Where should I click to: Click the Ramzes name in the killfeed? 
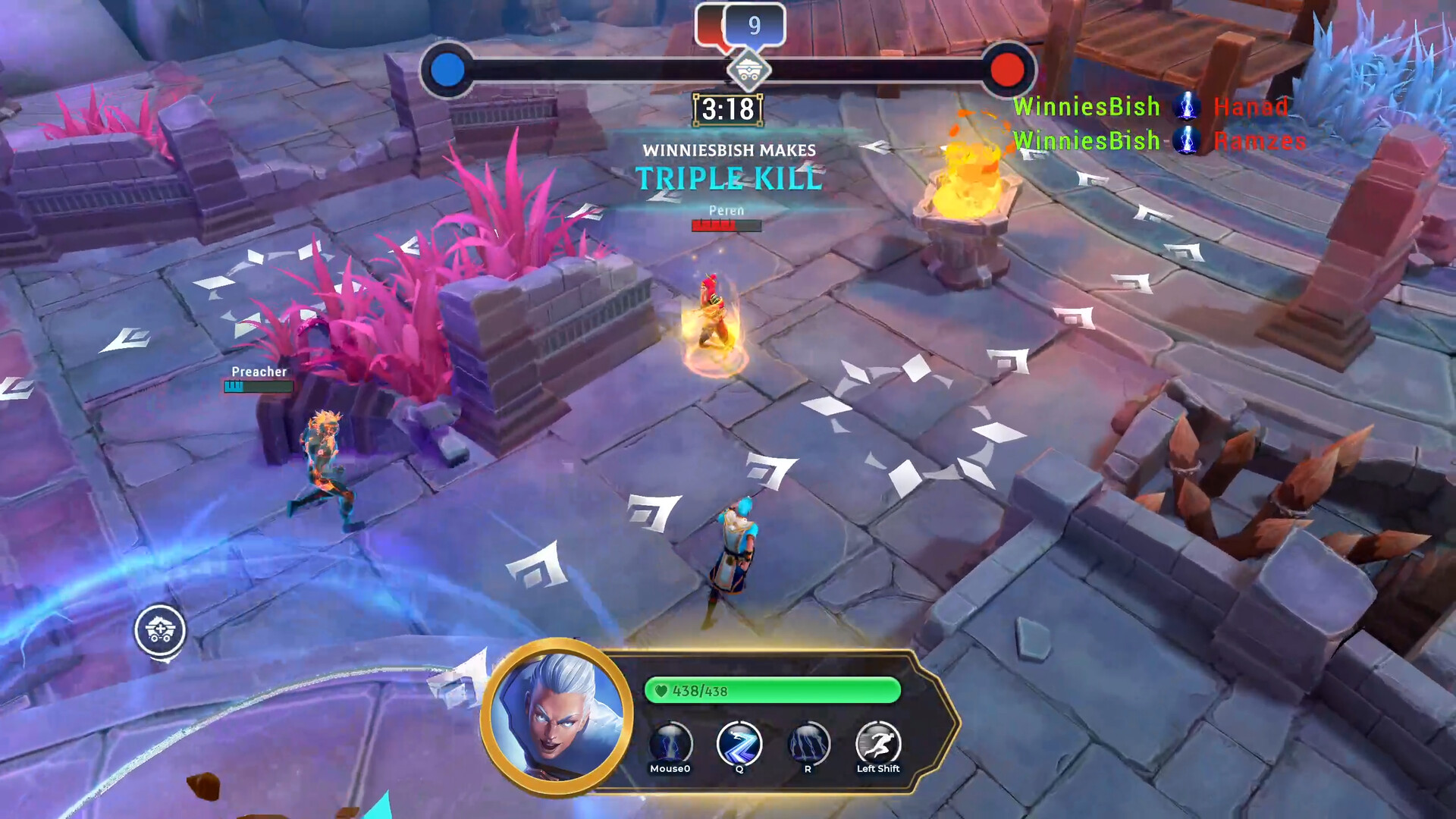point(1260,141)
